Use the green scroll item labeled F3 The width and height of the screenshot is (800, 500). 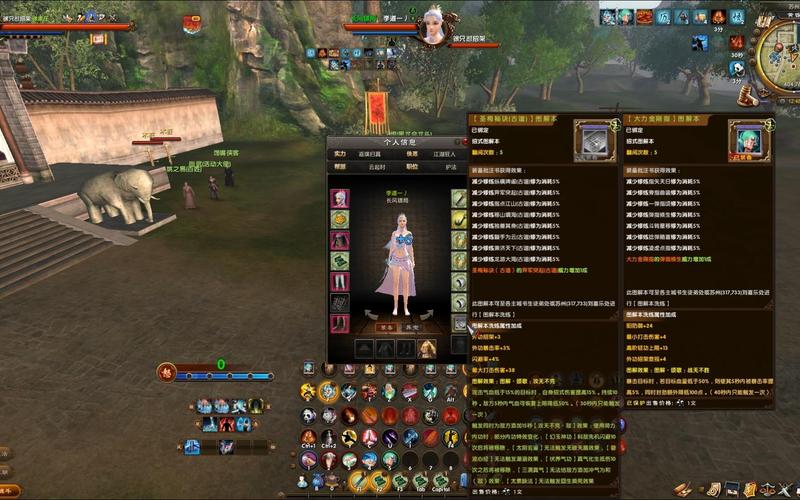398,481
